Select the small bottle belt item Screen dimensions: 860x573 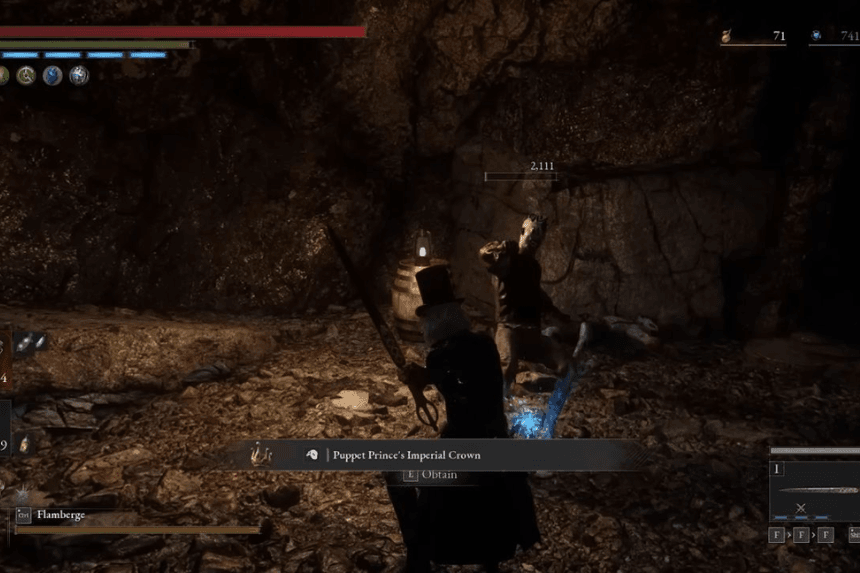point(24,443)
